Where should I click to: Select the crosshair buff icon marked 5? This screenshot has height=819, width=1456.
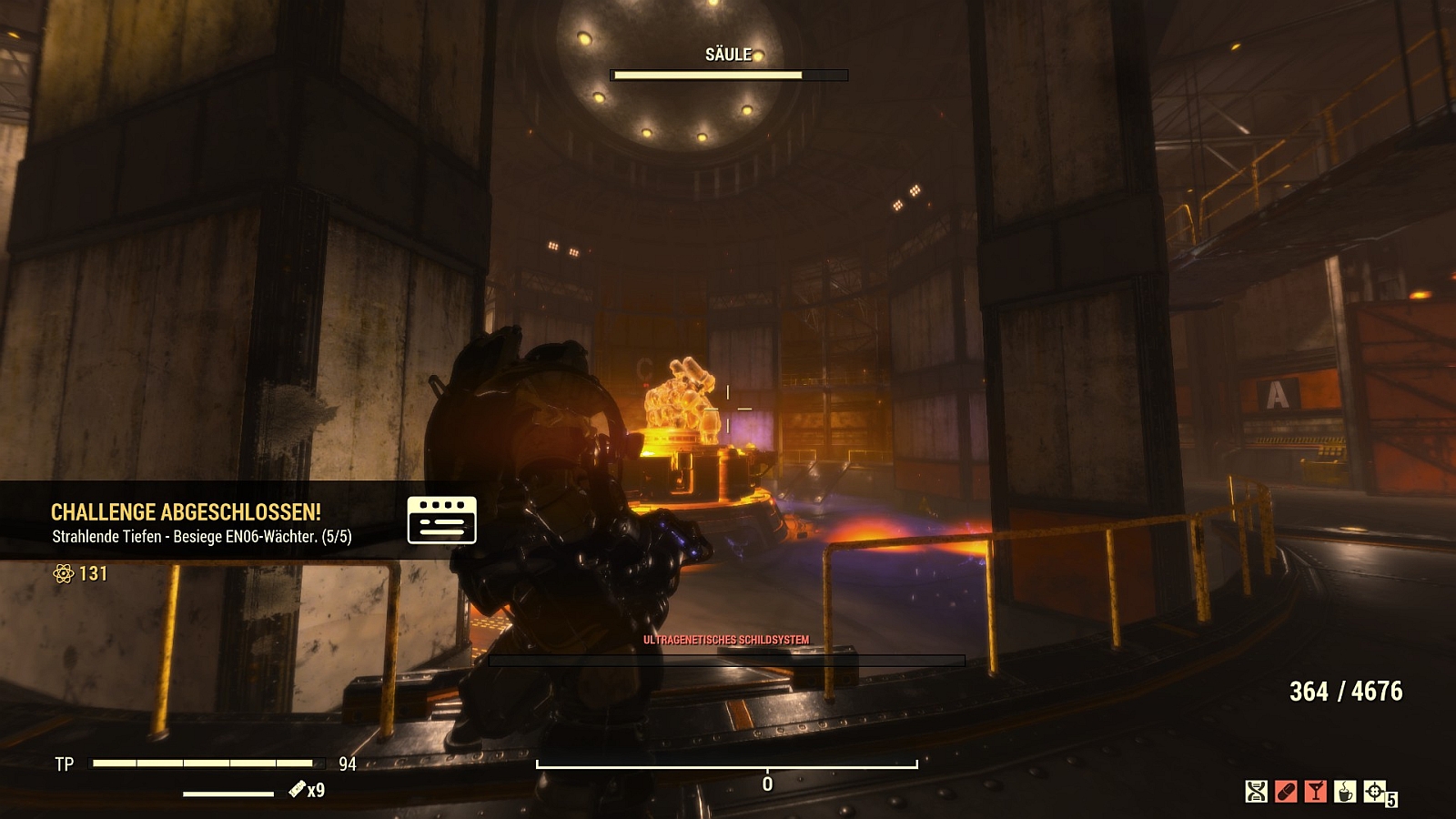(1375, 792)
